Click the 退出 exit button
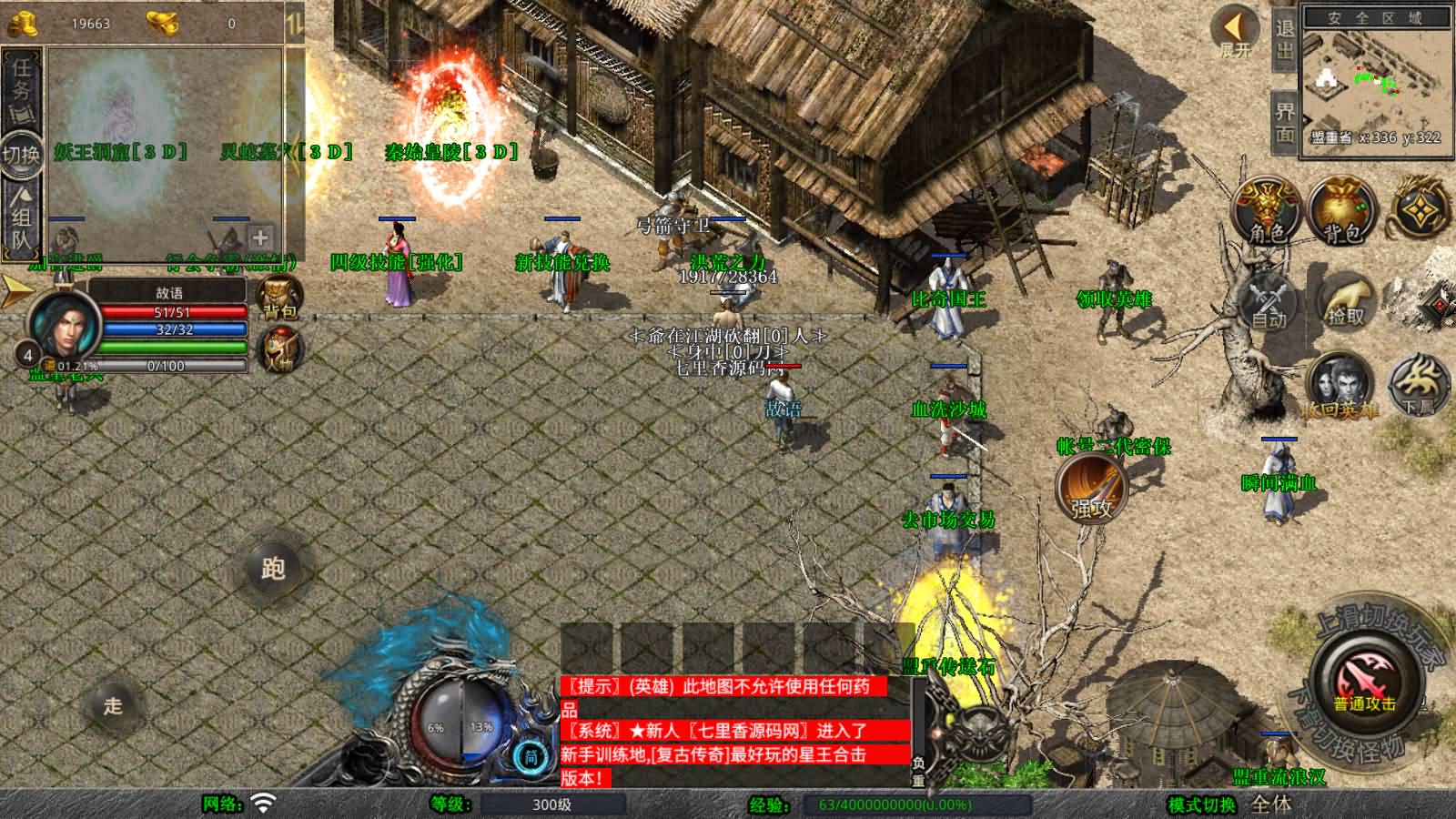 (x=1284, y=38)
